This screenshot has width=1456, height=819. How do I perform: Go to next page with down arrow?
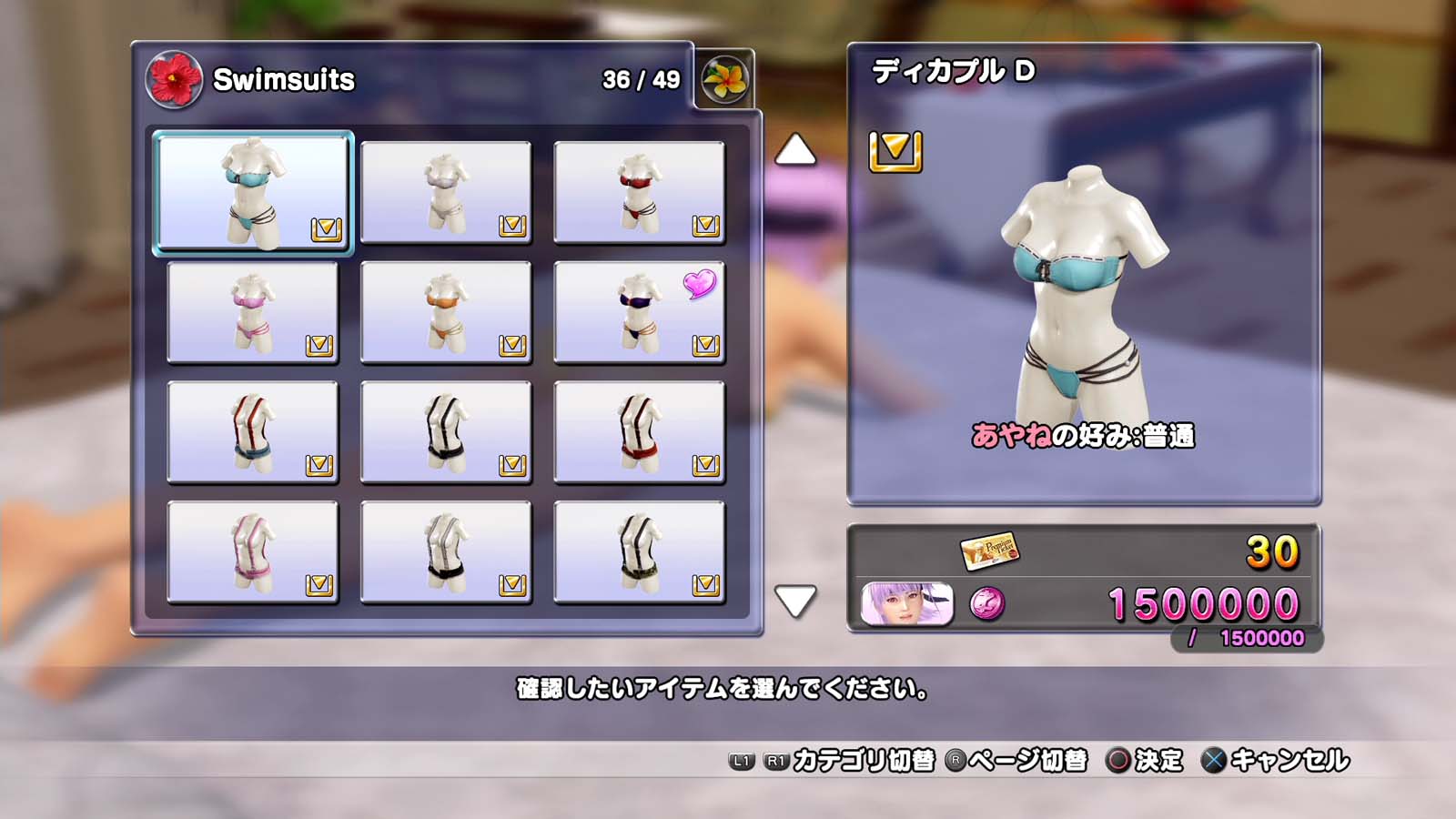tap(794, 601)
